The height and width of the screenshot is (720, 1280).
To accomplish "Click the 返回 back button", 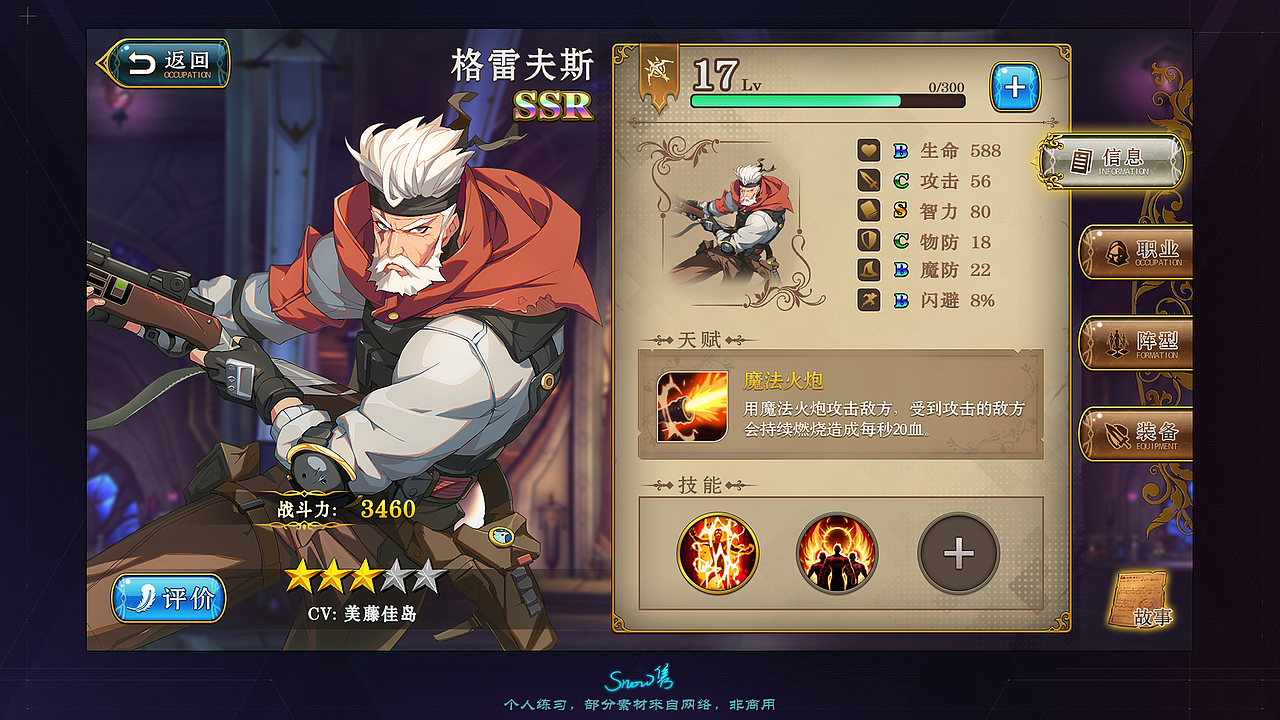I will coord(167,61).
